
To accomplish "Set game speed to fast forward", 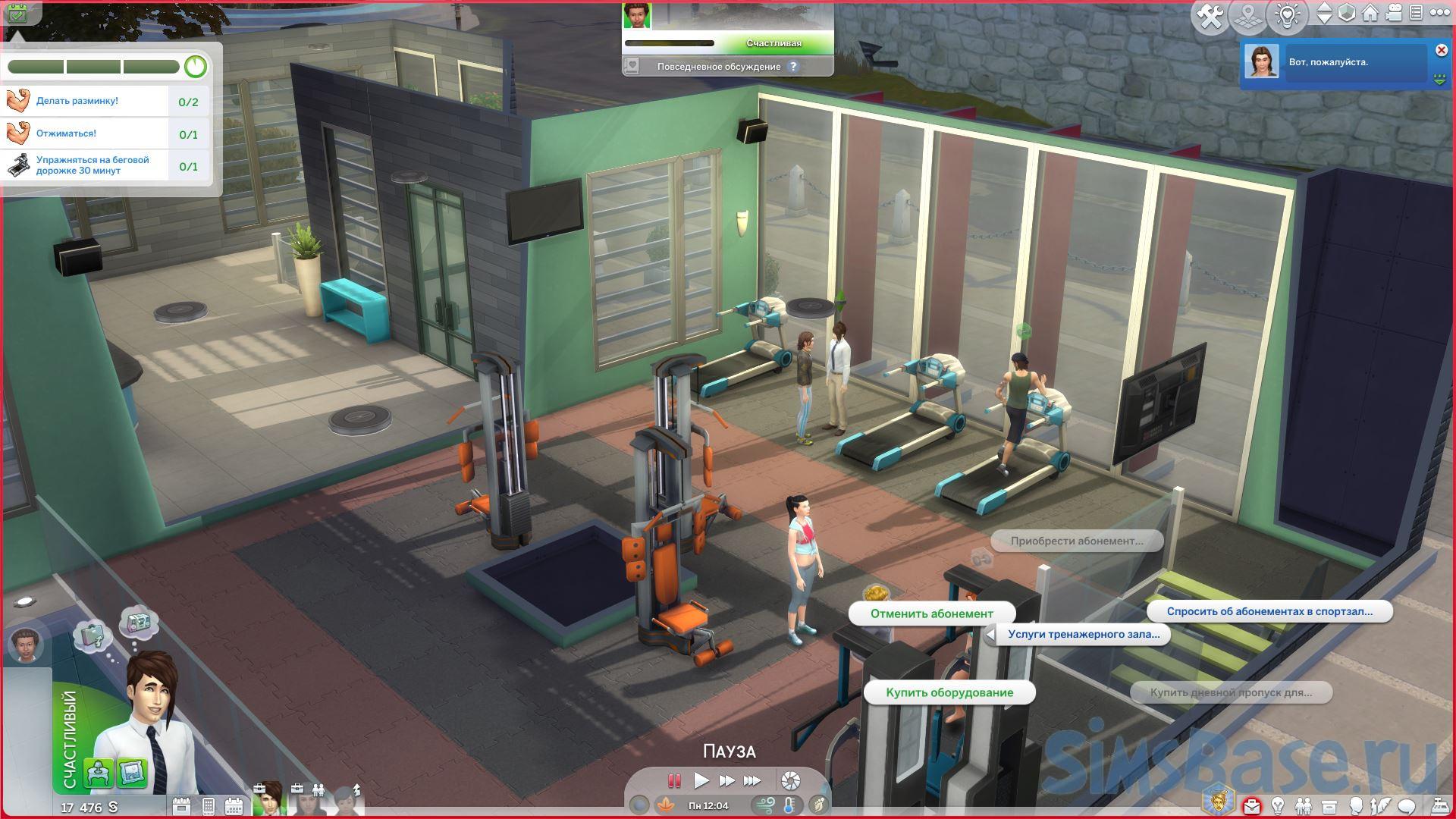I will [x=726, y=780].
